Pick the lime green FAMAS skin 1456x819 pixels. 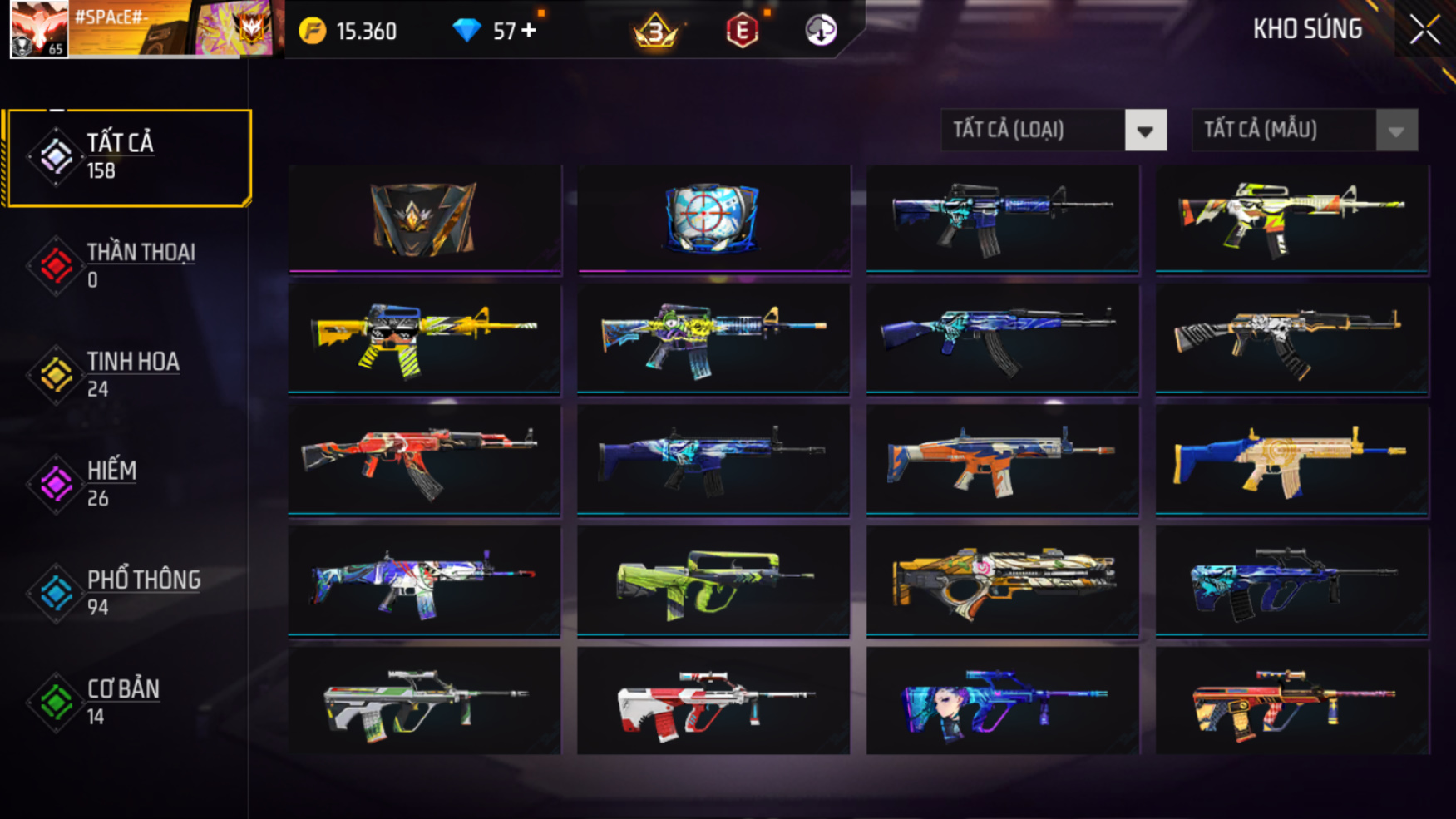tap(713, 581)
